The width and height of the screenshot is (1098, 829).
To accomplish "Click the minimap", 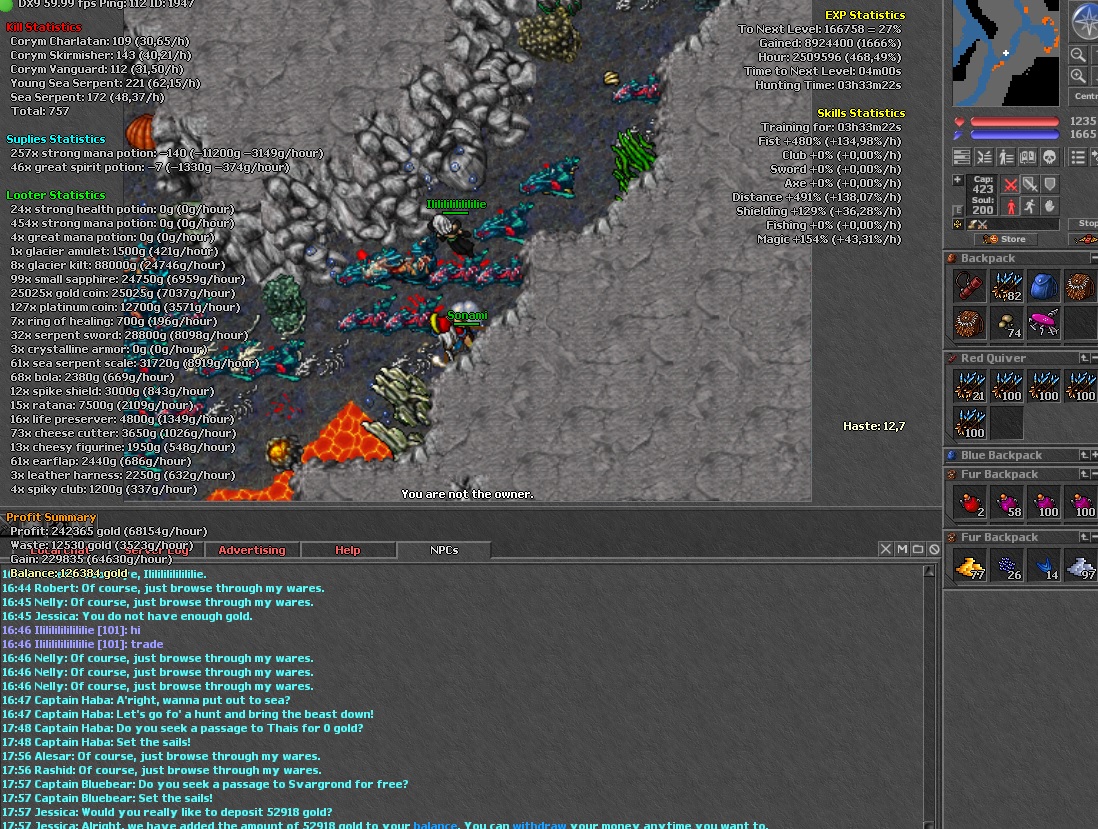I will (x=1005, y=53).
